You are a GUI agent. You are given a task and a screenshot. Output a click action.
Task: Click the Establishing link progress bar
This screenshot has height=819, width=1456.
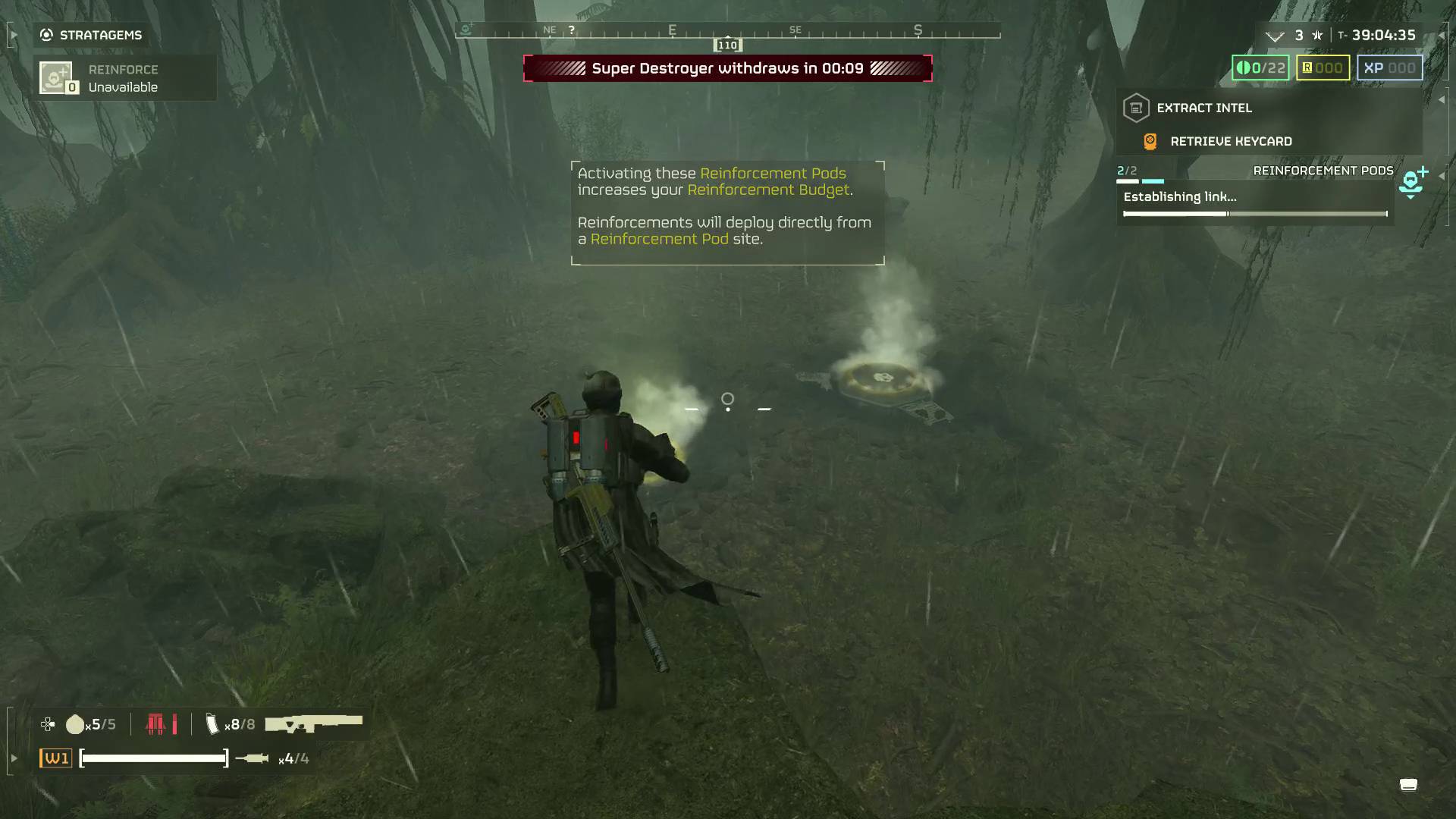pyautogui.click(x=1255, y=214)
